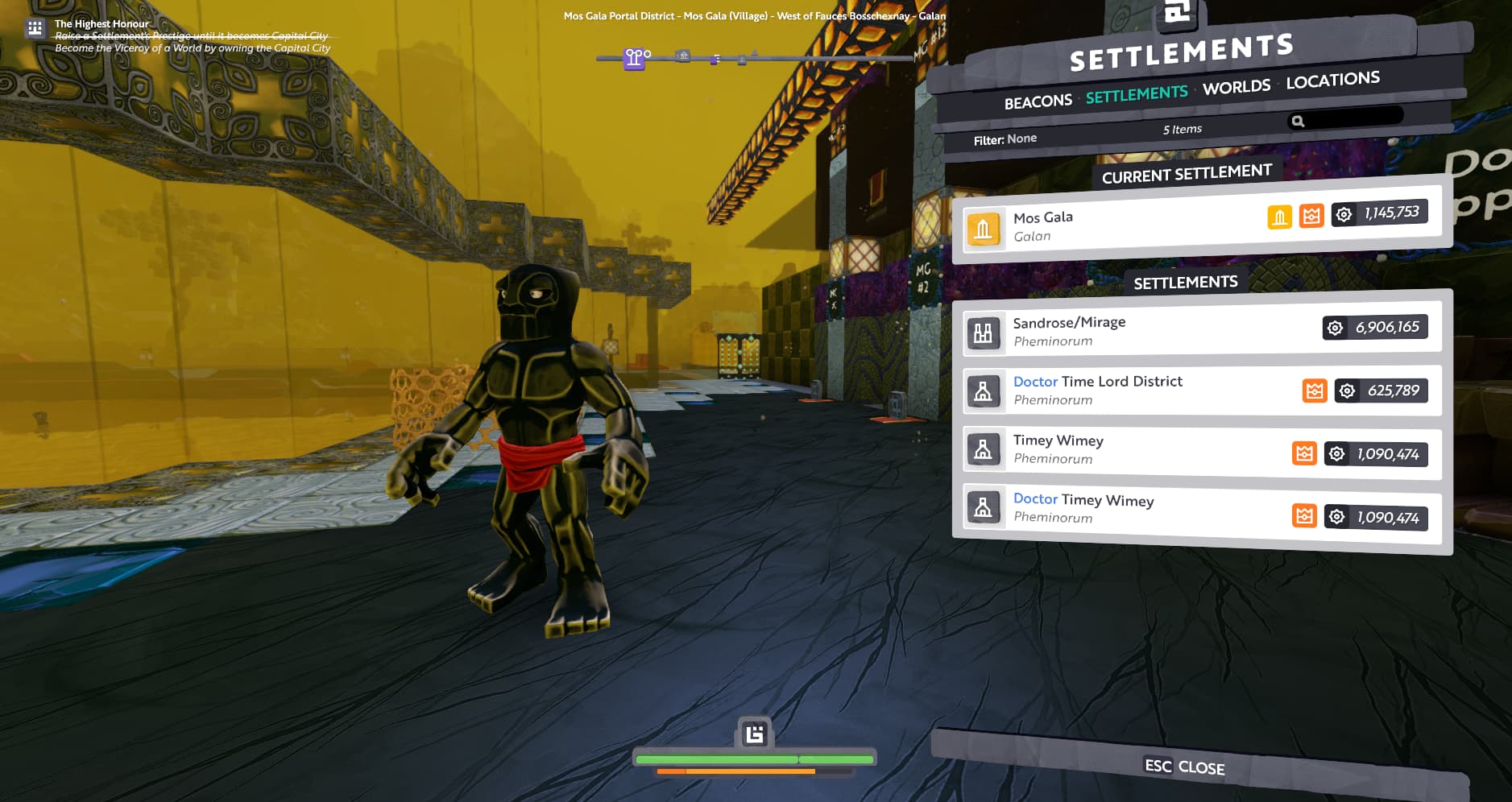
Task: Switch to the Beacons tab
Action: (x=1038, y=101)
